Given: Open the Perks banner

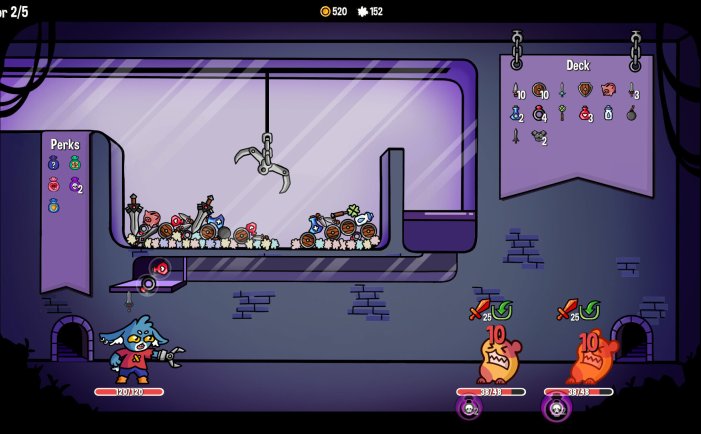Looking at the screenshot, I should [x=65, y=145].
